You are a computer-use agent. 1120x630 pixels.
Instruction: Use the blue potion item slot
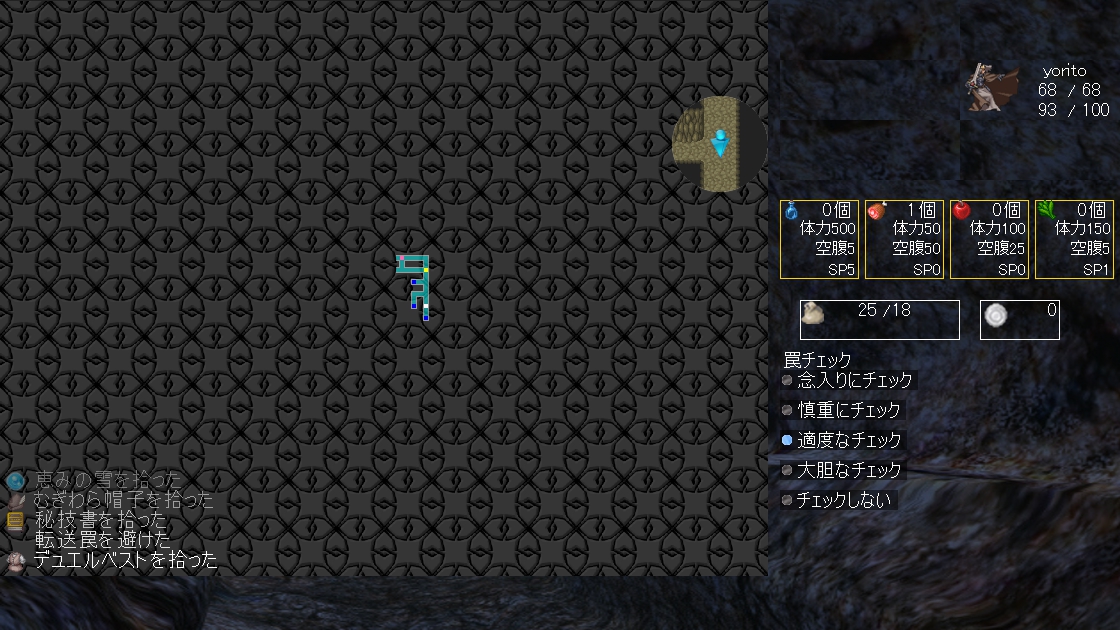820,239
